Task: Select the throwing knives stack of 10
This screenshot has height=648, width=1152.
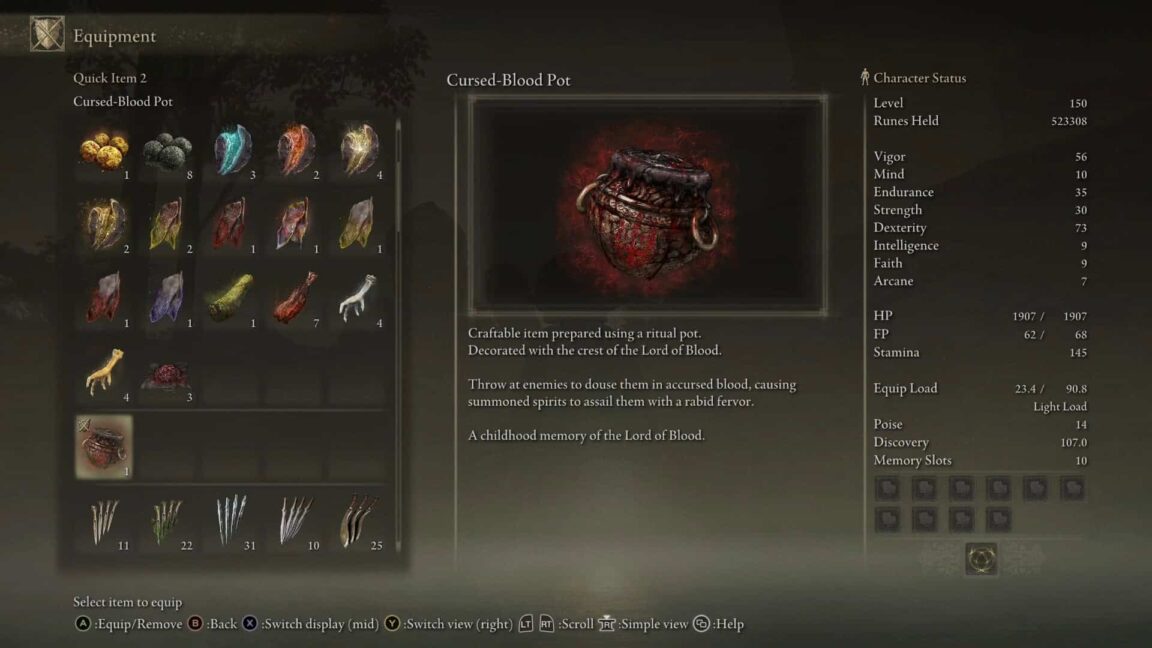Action: 295,521
